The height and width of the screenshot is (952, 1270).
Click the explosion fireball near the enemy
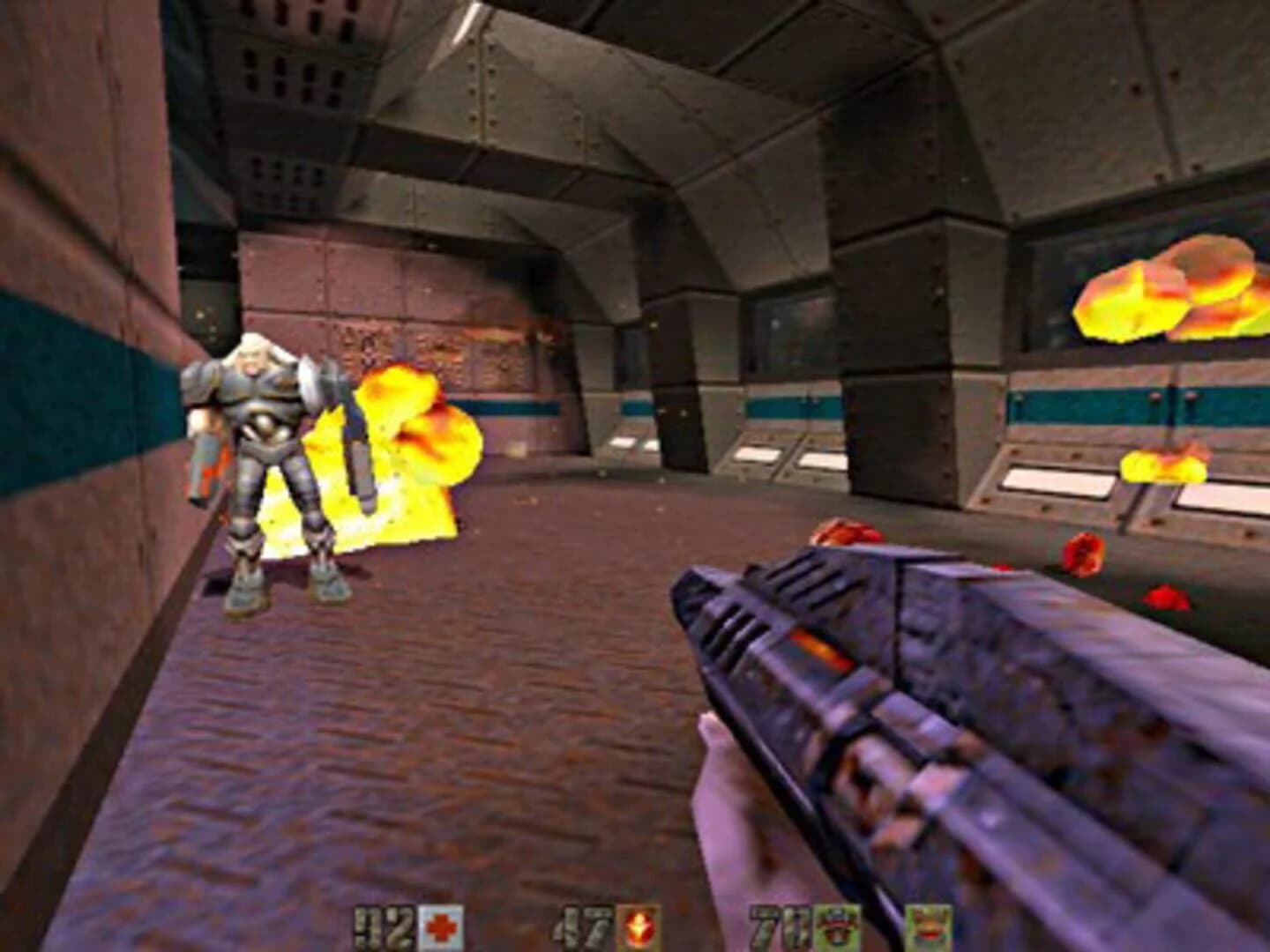pos(406,458)
